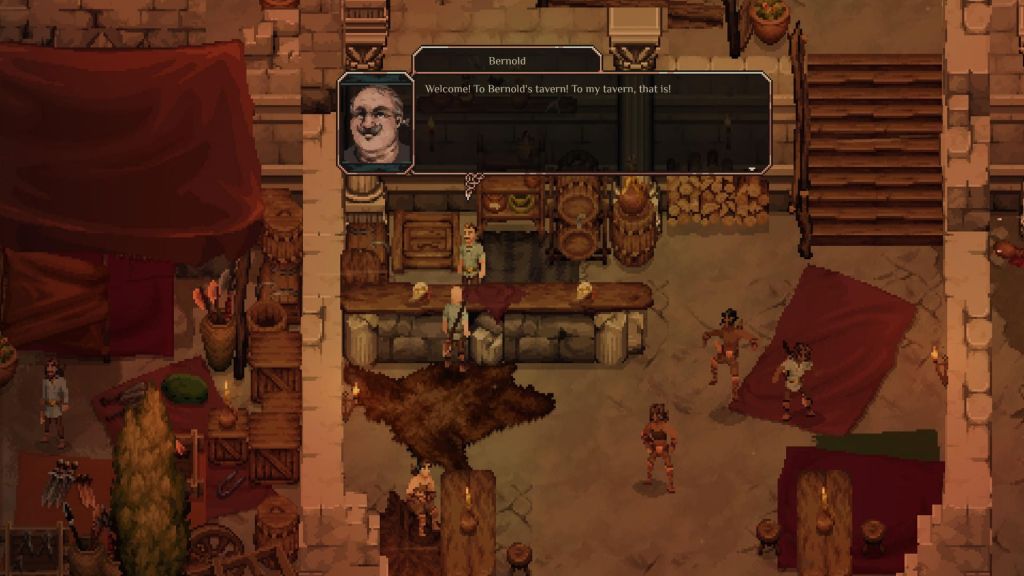Click the dialogue continue arrow
The width and height of the screenshot is (1024, 576).
click(752, 169)
